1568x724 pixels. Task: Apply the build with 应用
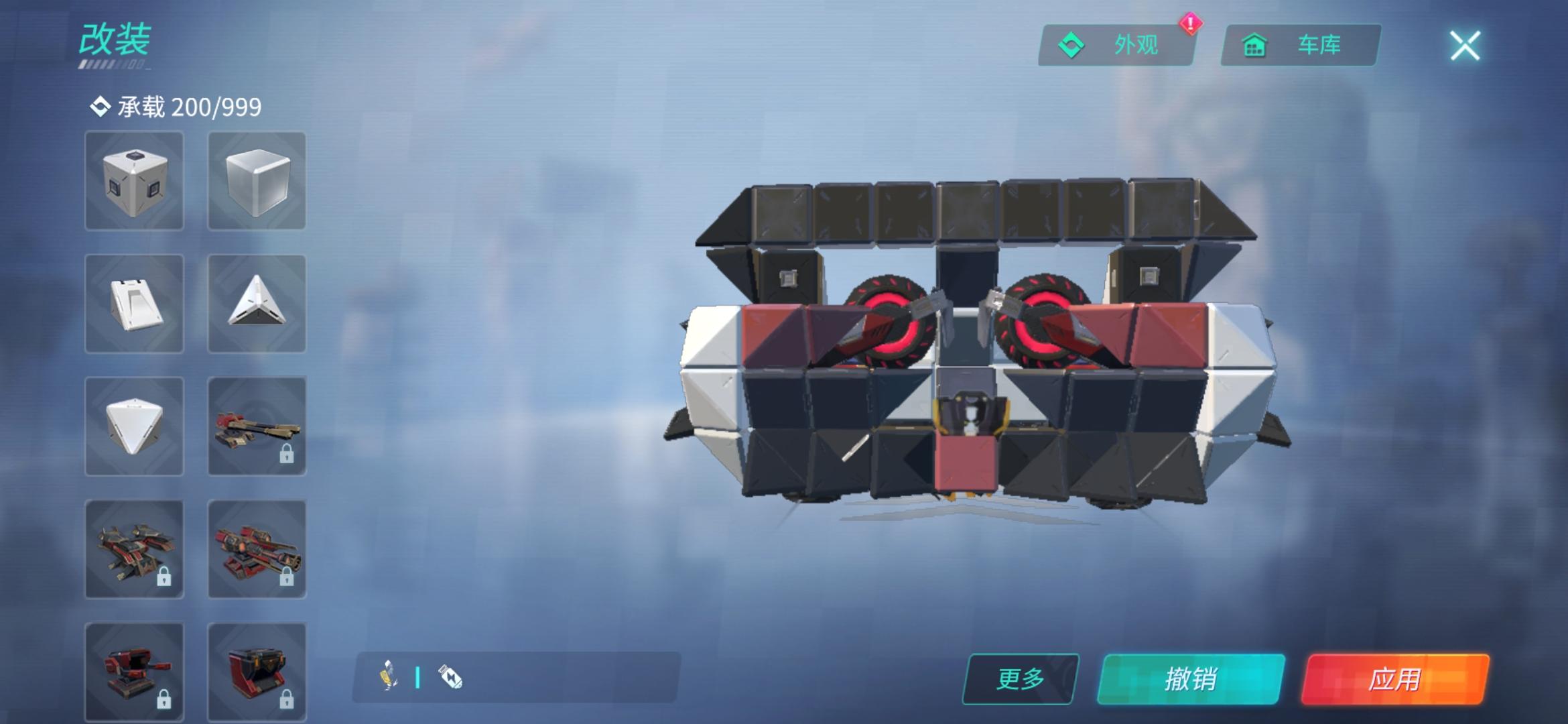click(x=1394, y=679)
